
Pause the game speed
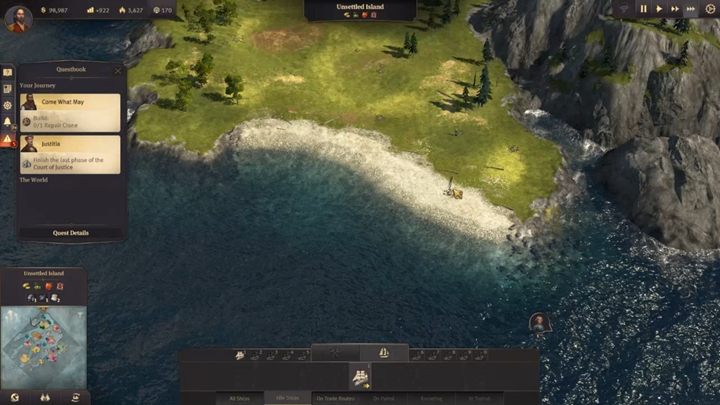[x=644, y=9]
